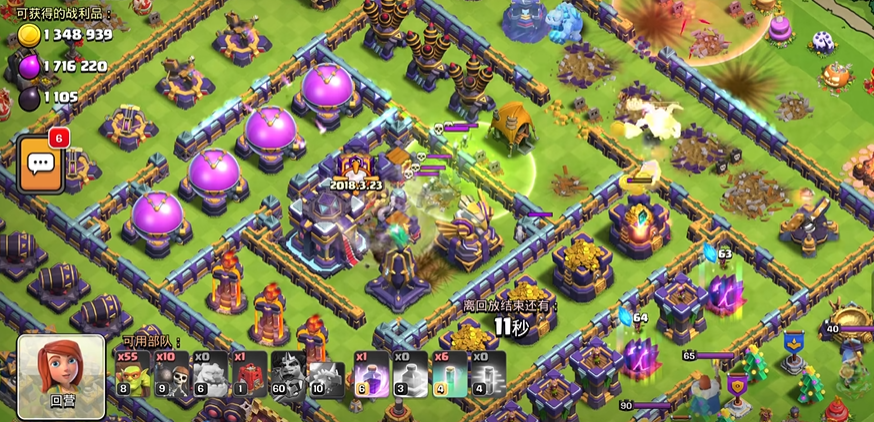Select the green spell vial with x6

pyautogui.click(x=448, y=374)
